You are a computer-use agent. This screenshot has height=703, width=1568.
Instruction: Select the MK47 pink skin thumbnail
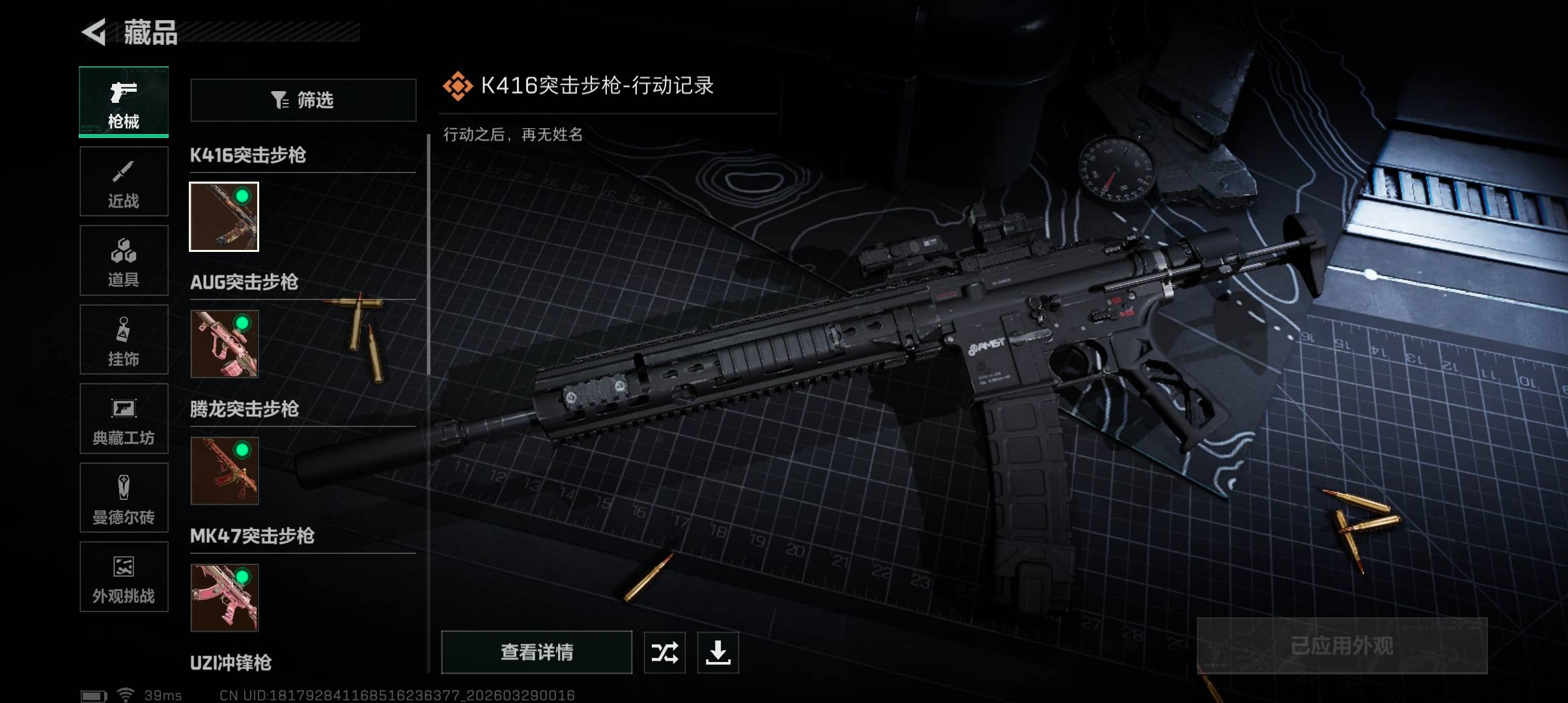[x=224, y=598]
